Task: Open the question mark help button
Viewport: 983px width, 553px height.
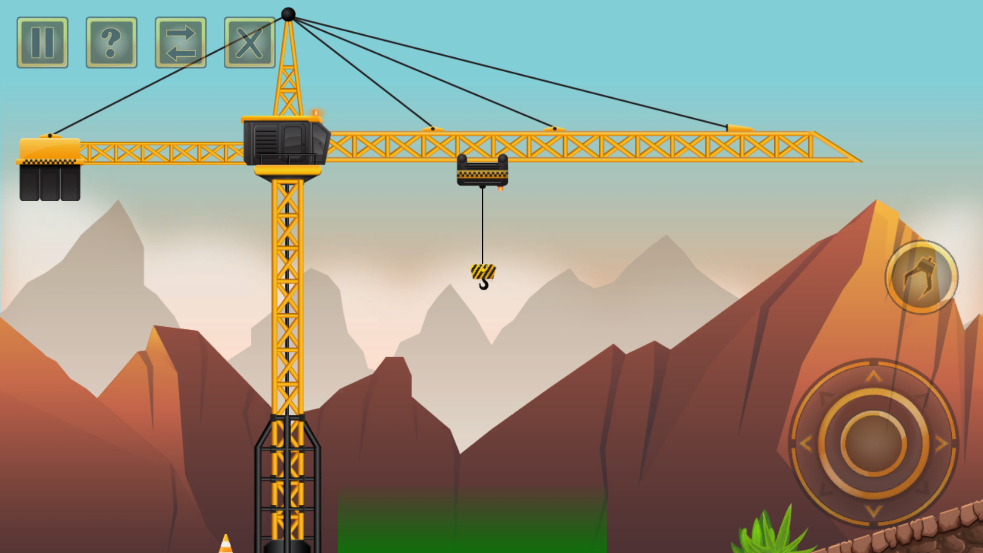Action: pos(111,43)
